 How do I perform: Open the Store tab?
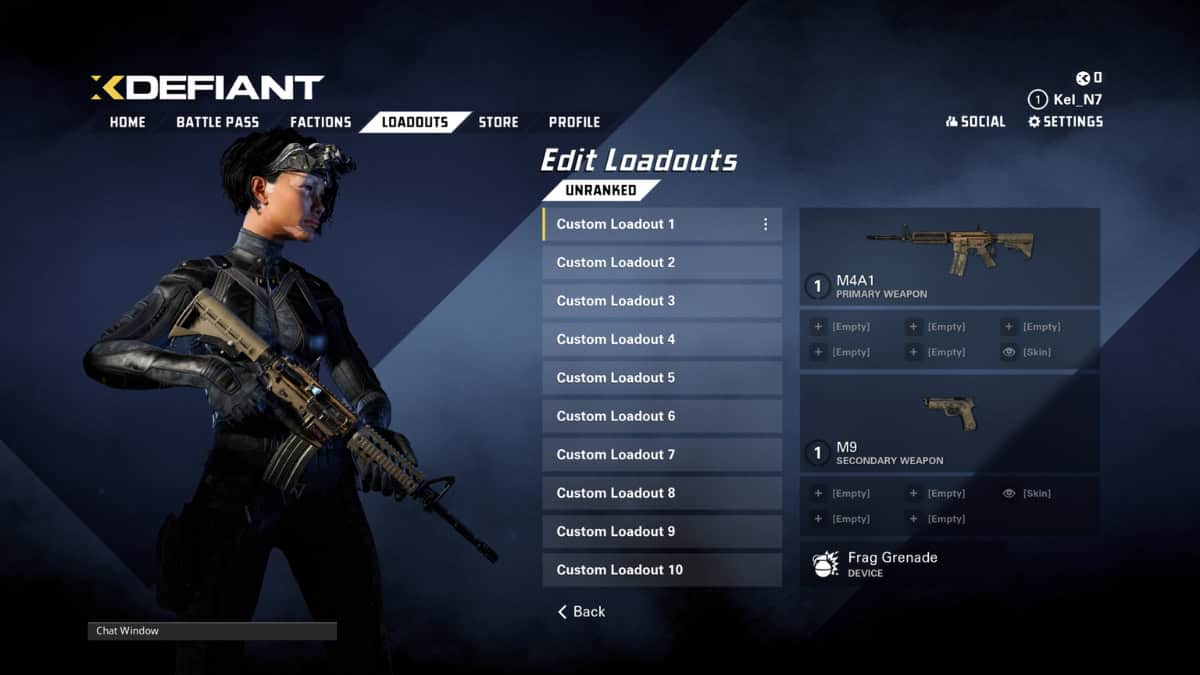(x=498, y=122)
